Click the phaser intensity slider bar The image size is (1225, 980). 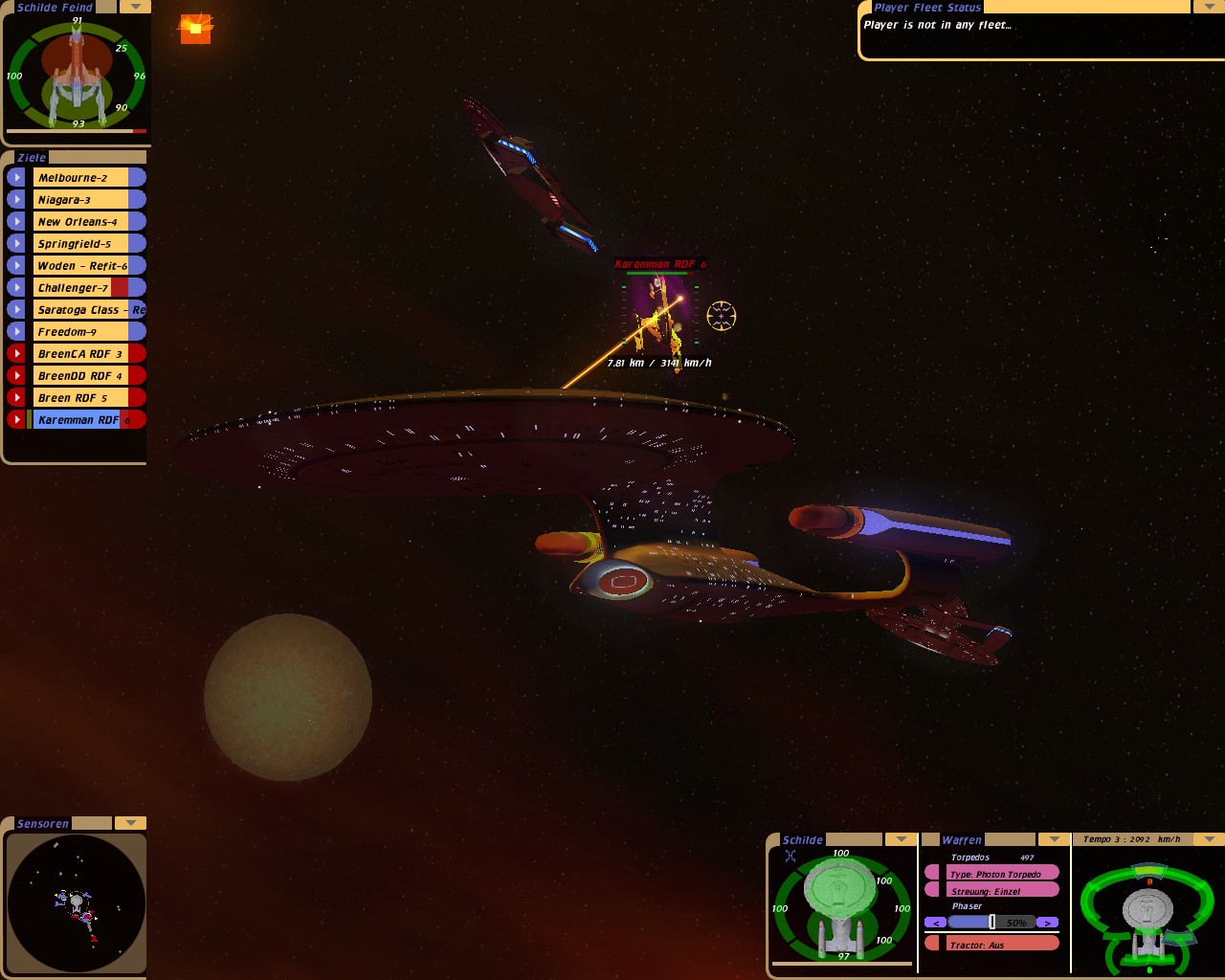(991, 923)
